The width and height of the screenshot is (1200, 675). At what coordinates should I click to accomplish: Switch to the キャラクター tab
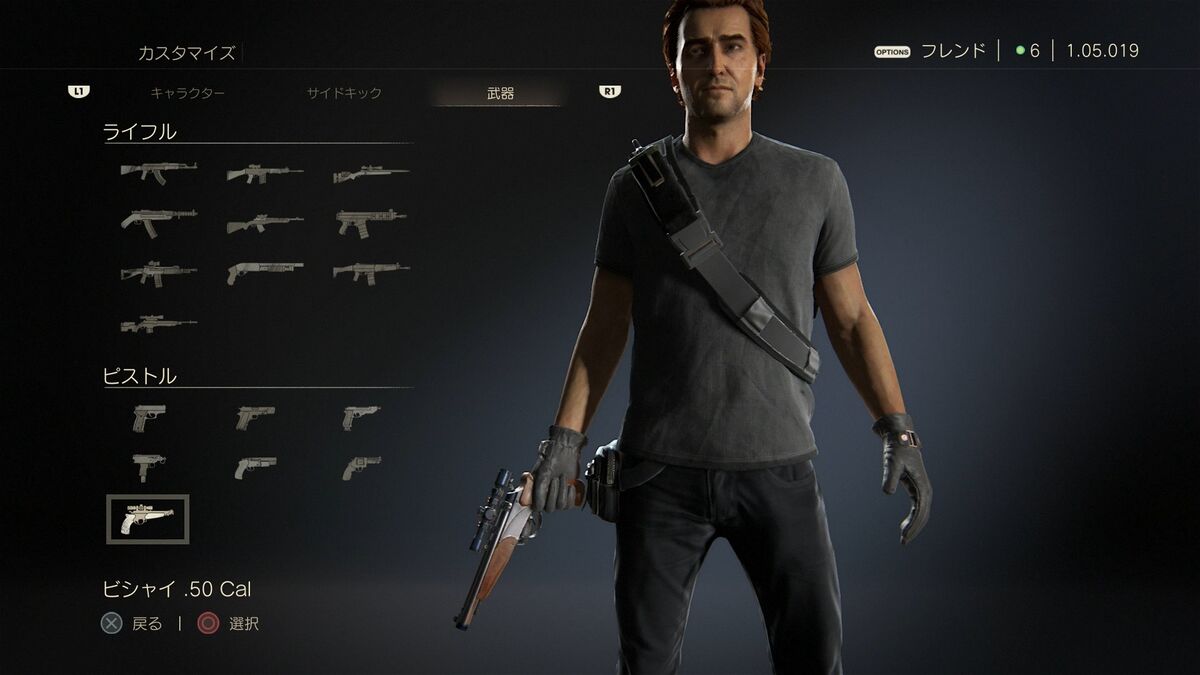click(x=187, y=93)
